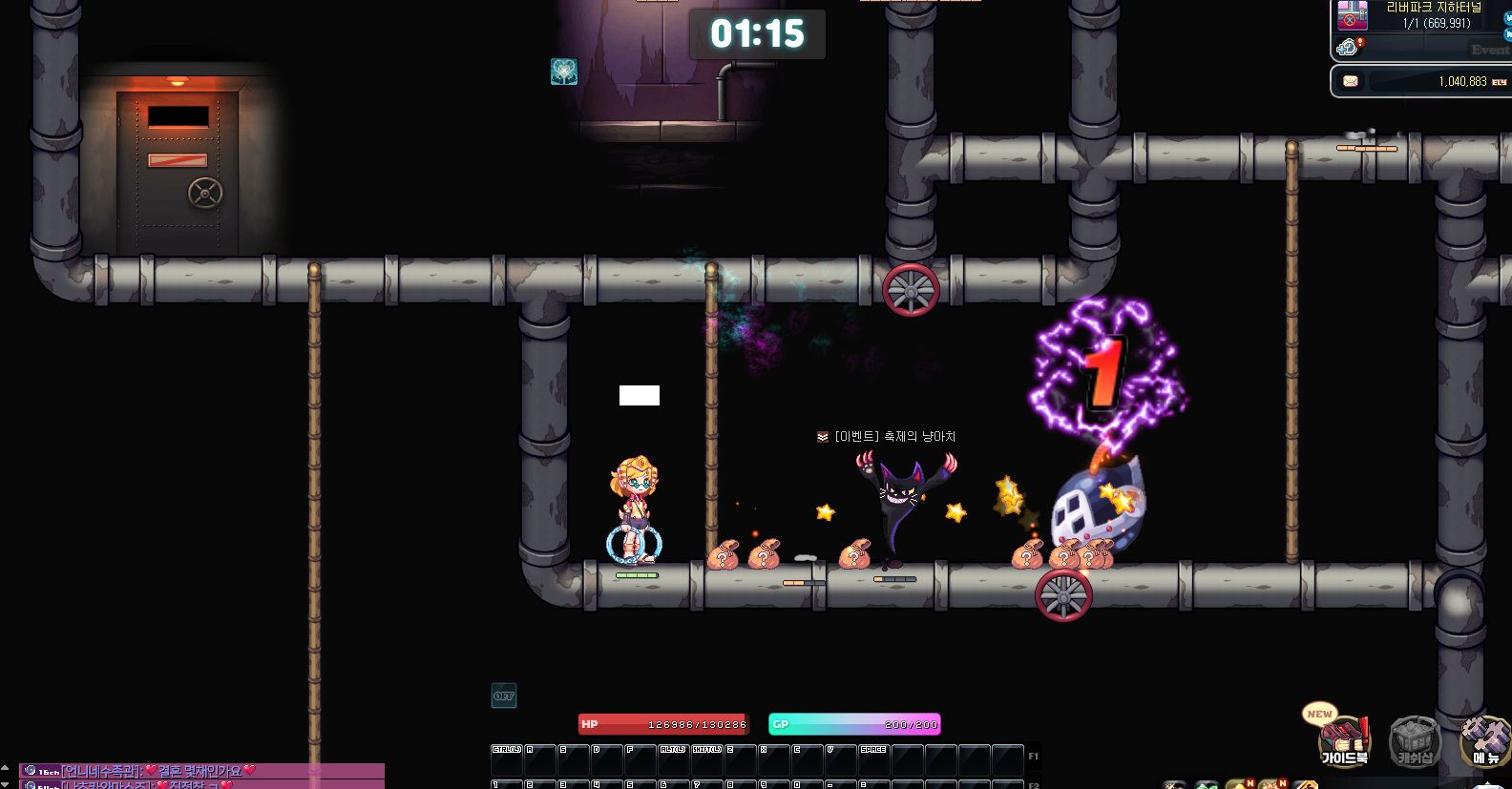
Task: Open the mailbox envelope icon
Action: pyautogui.click(x=1351, y=81)
